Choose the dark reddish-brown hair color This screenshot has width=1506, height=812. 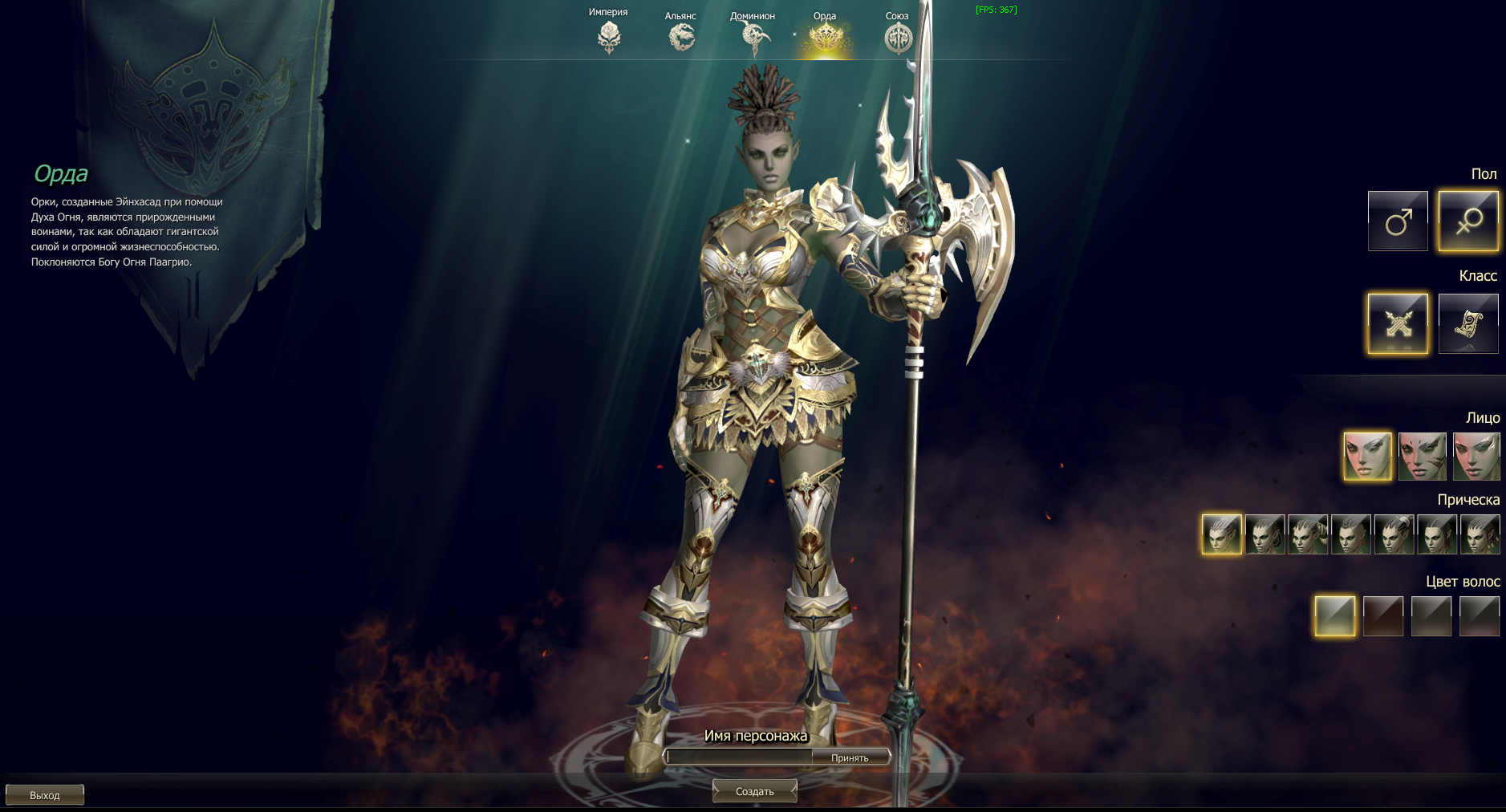click(x=1383, y=616)
